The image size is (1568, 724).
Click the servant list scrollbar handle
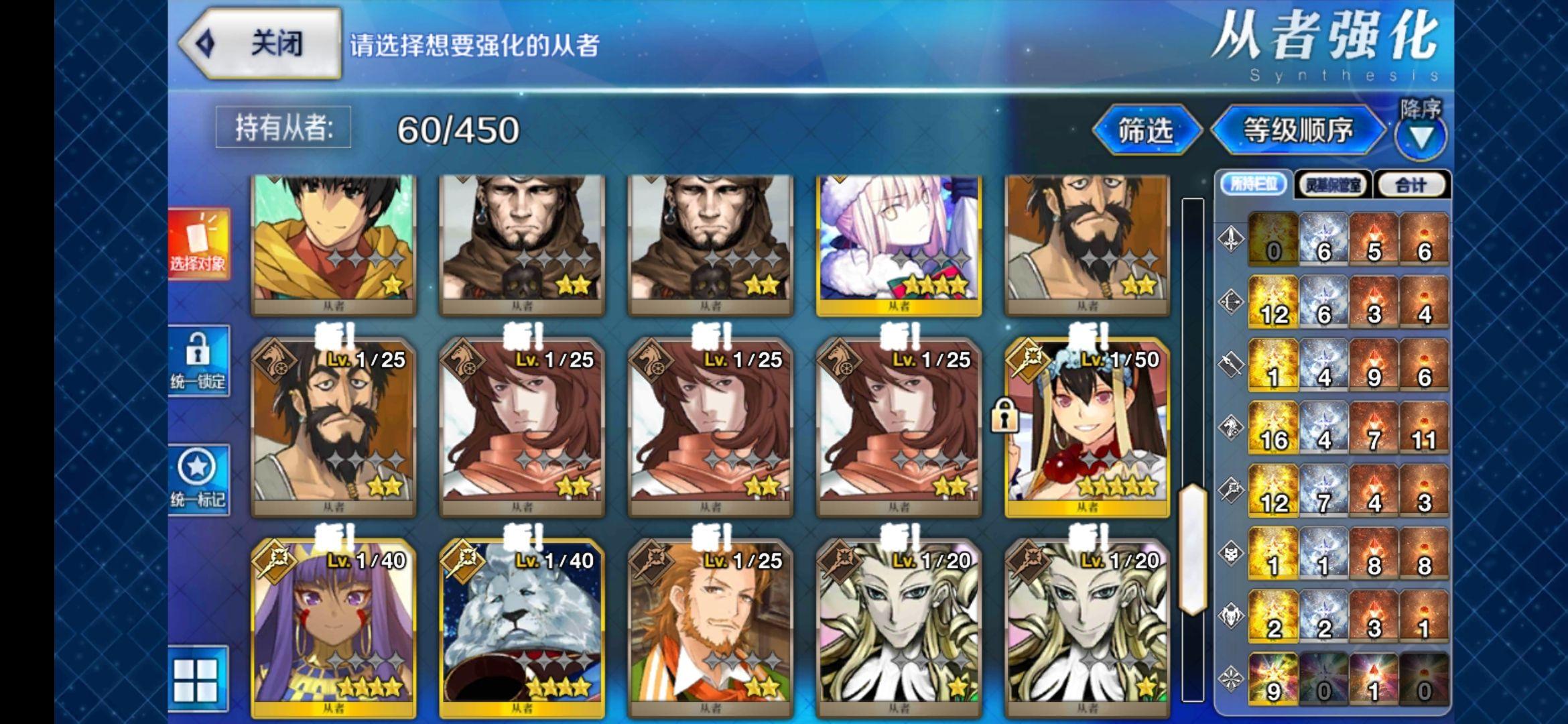tap(1192, 548)
